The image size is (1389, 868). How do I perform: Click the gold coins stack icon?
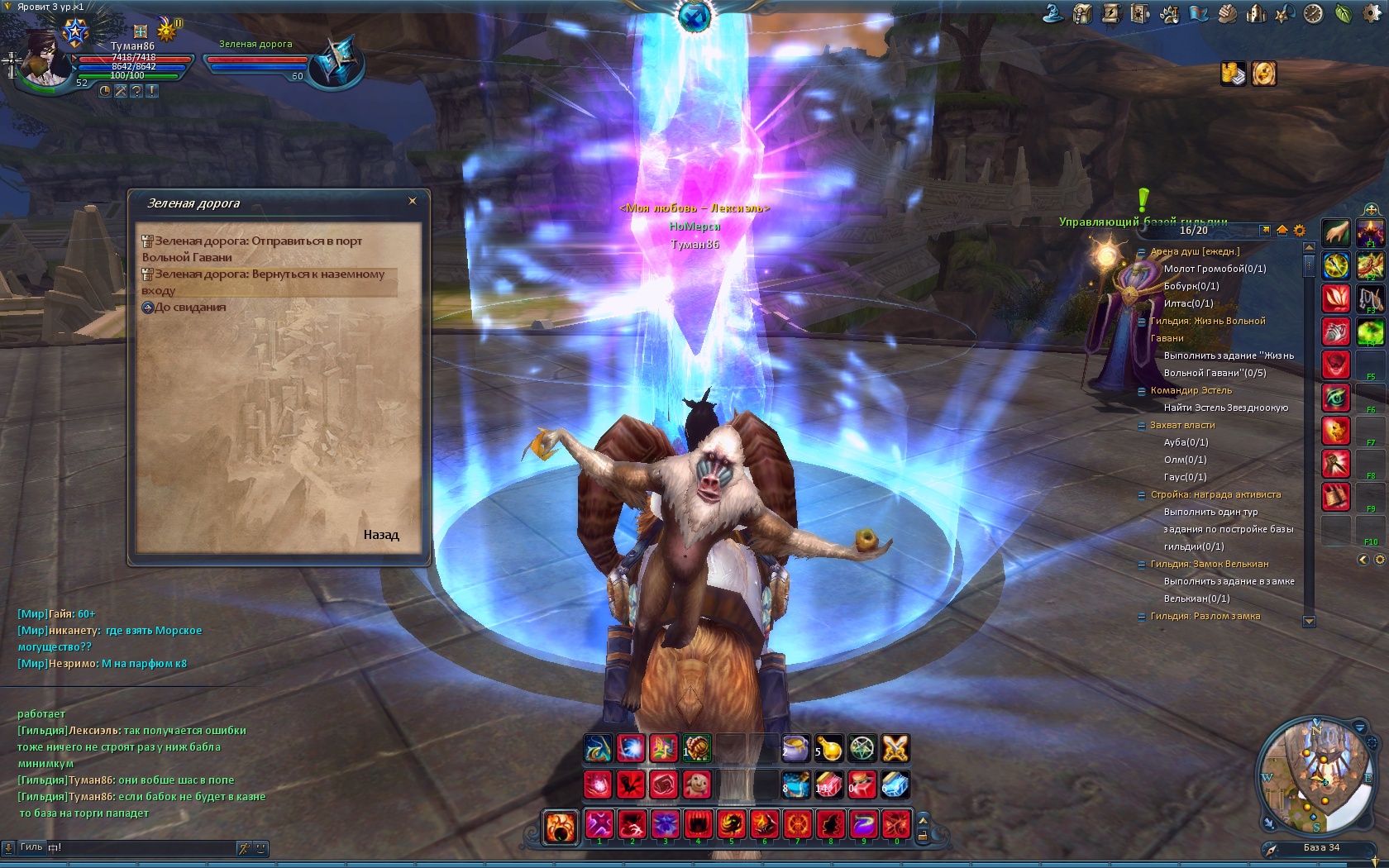point(1233,74)
